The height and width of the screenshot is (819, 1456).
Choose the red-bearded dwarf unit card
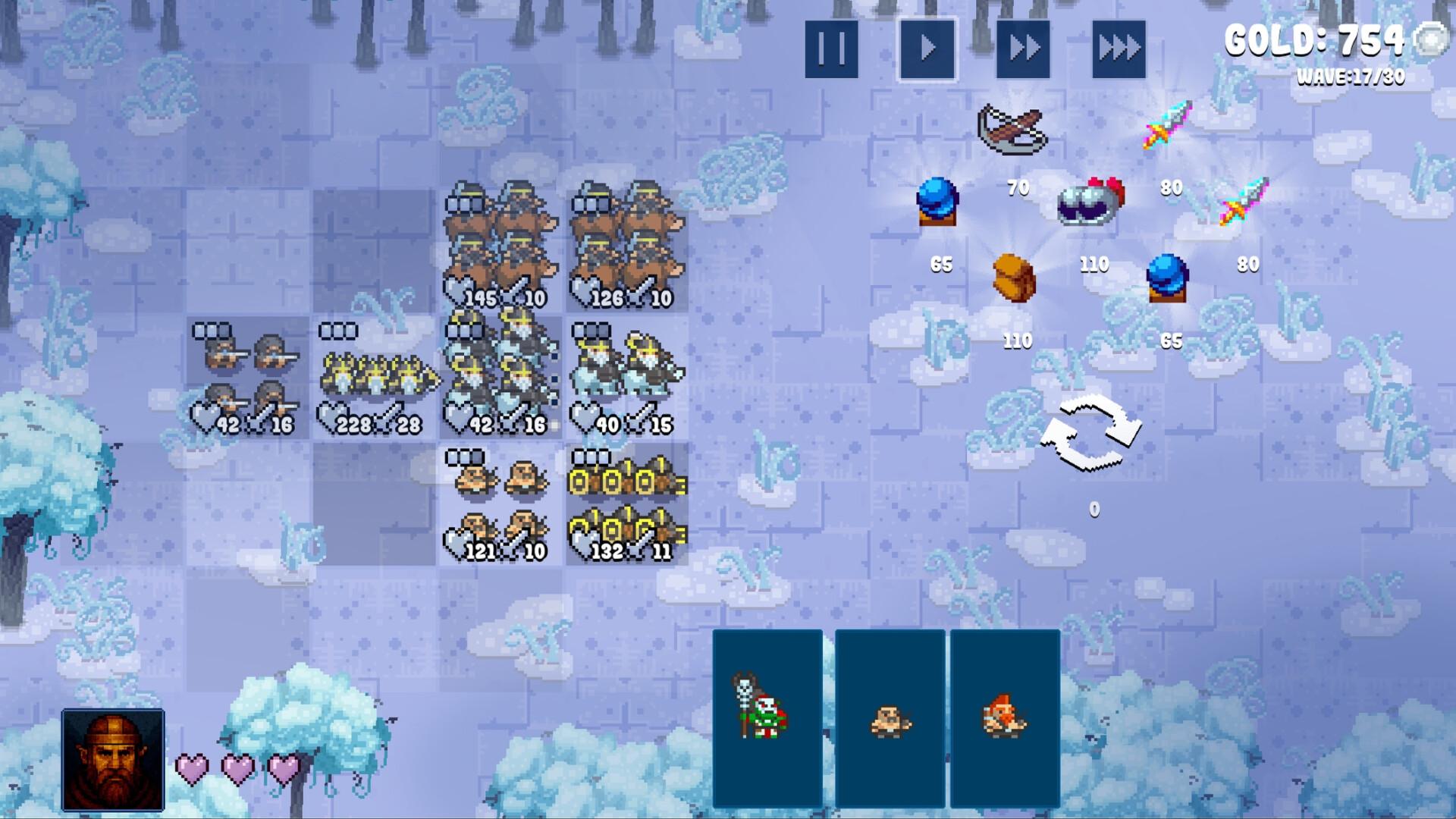pos(1005,717)
